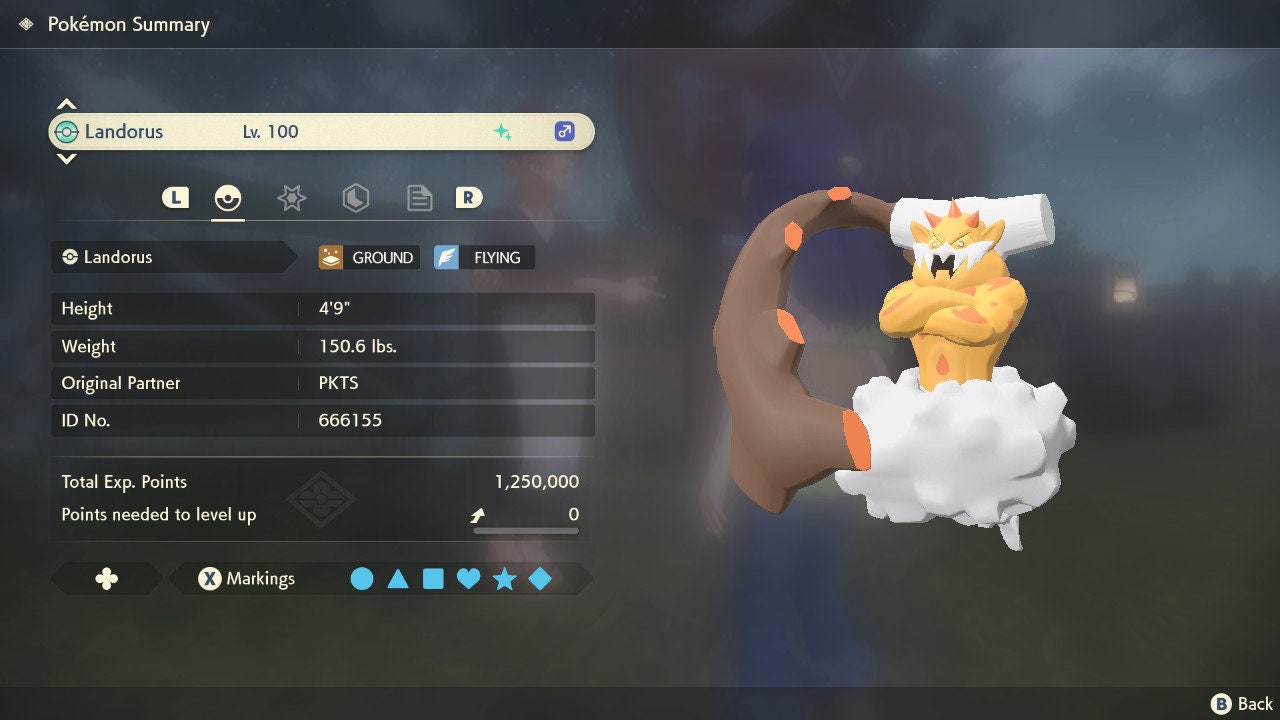
Task: Click the Original Partner row
Action: coord(323,383)
